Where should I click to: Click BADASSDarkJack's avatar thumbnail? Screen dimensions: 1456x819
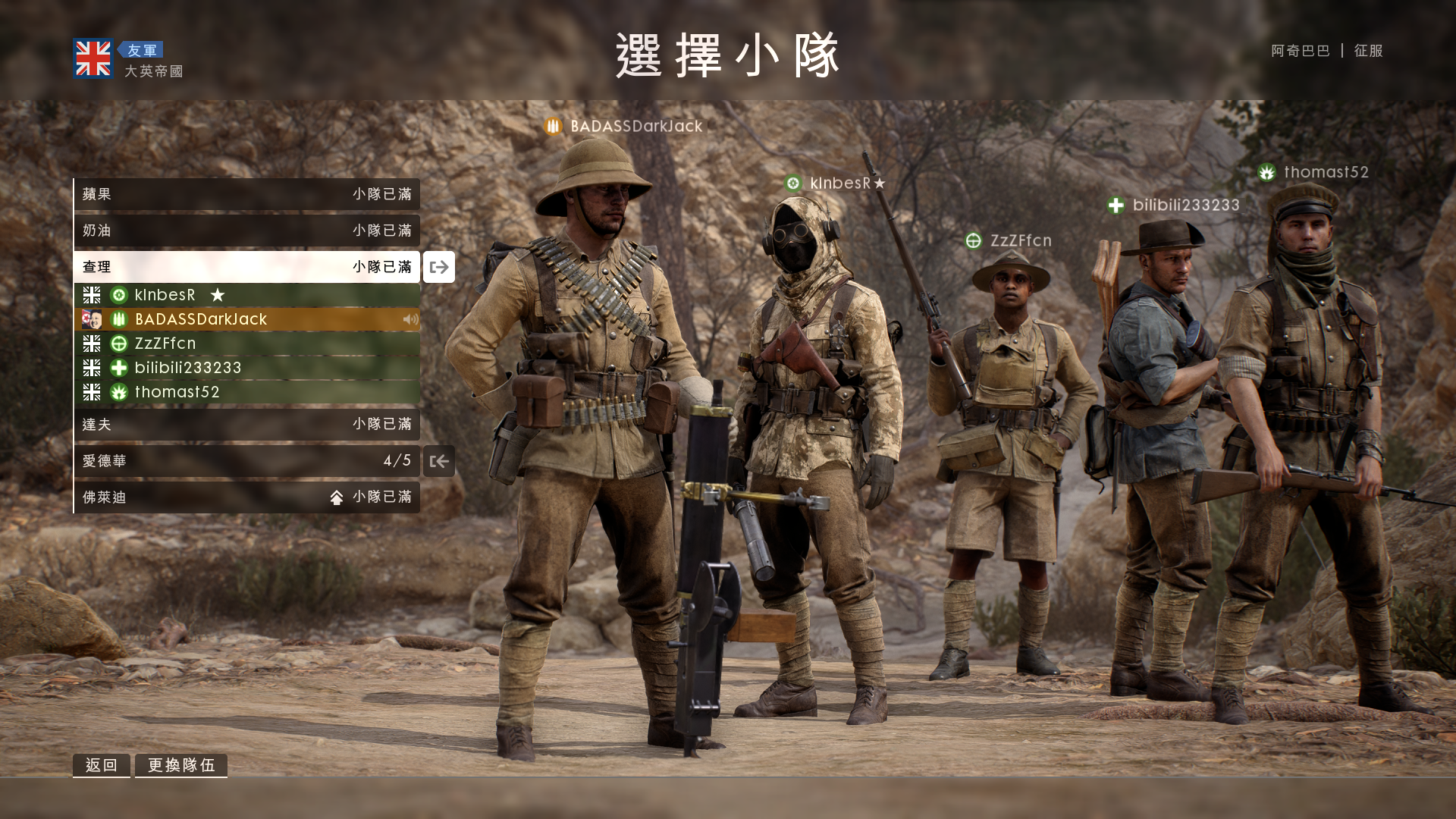[92, 319]
